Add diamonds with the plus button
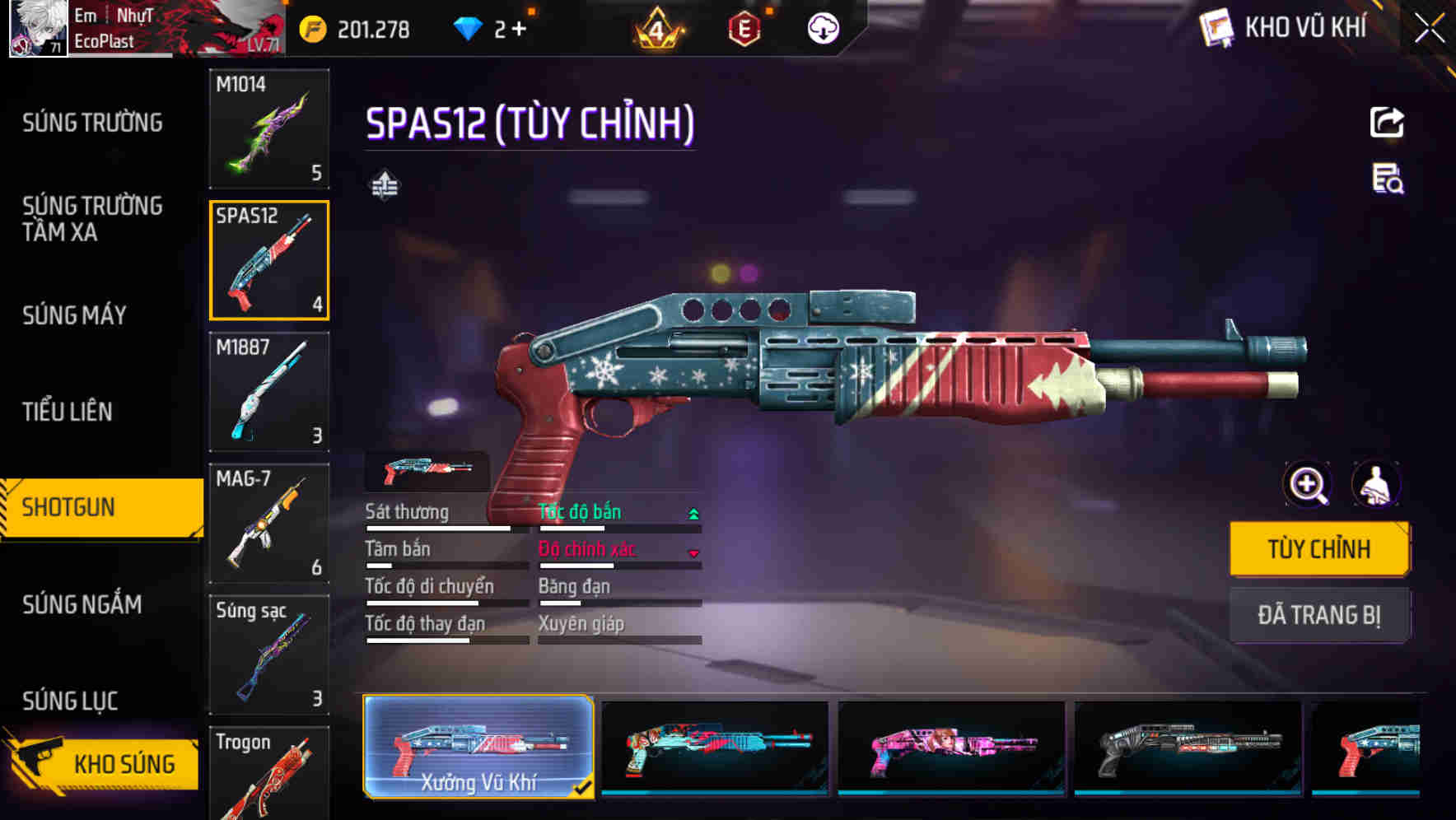This screenshot has height=820, width=1456. [519, 30]
